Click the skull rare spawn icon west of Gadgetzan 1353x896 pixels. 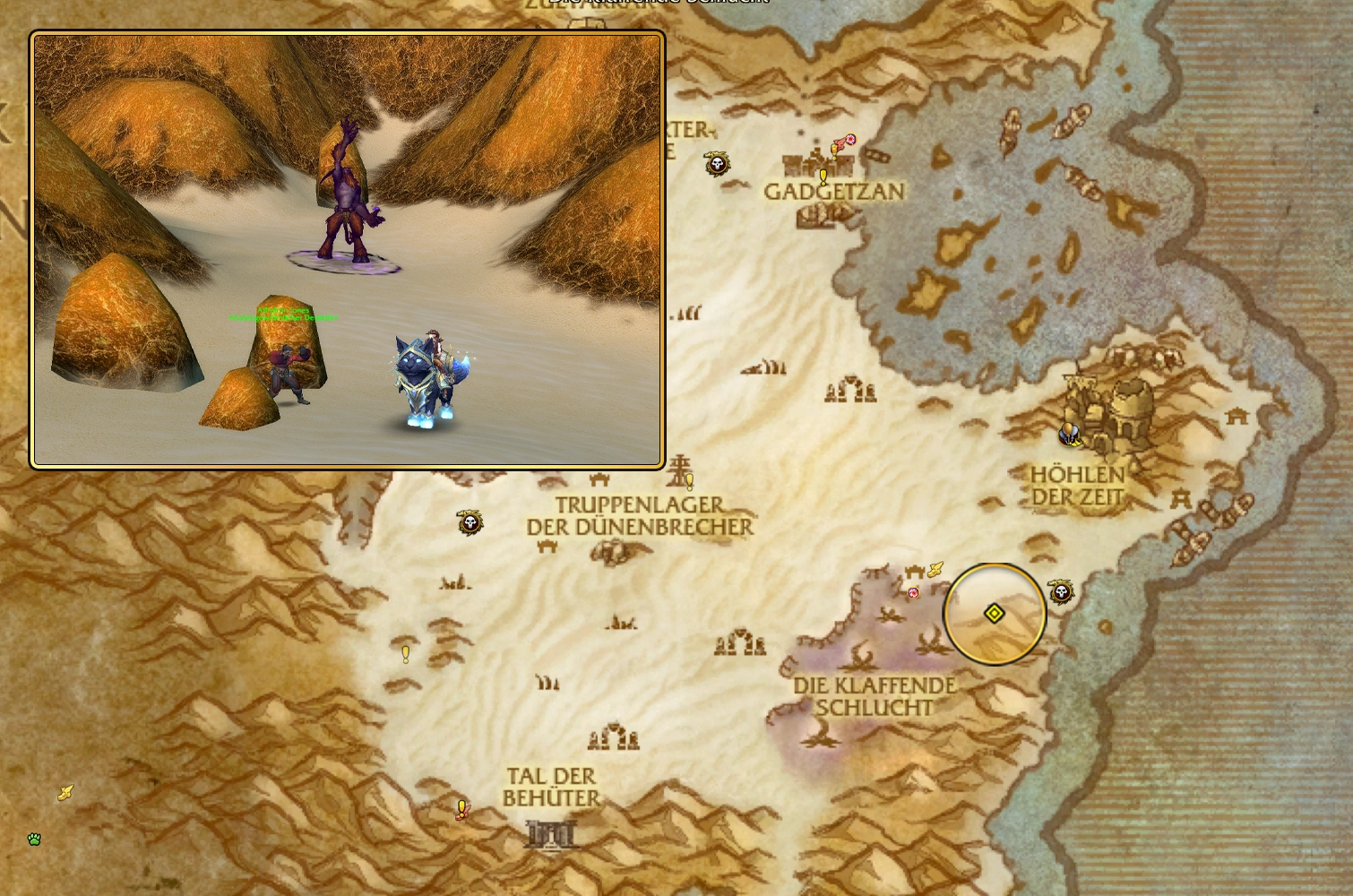pos(716,165)
